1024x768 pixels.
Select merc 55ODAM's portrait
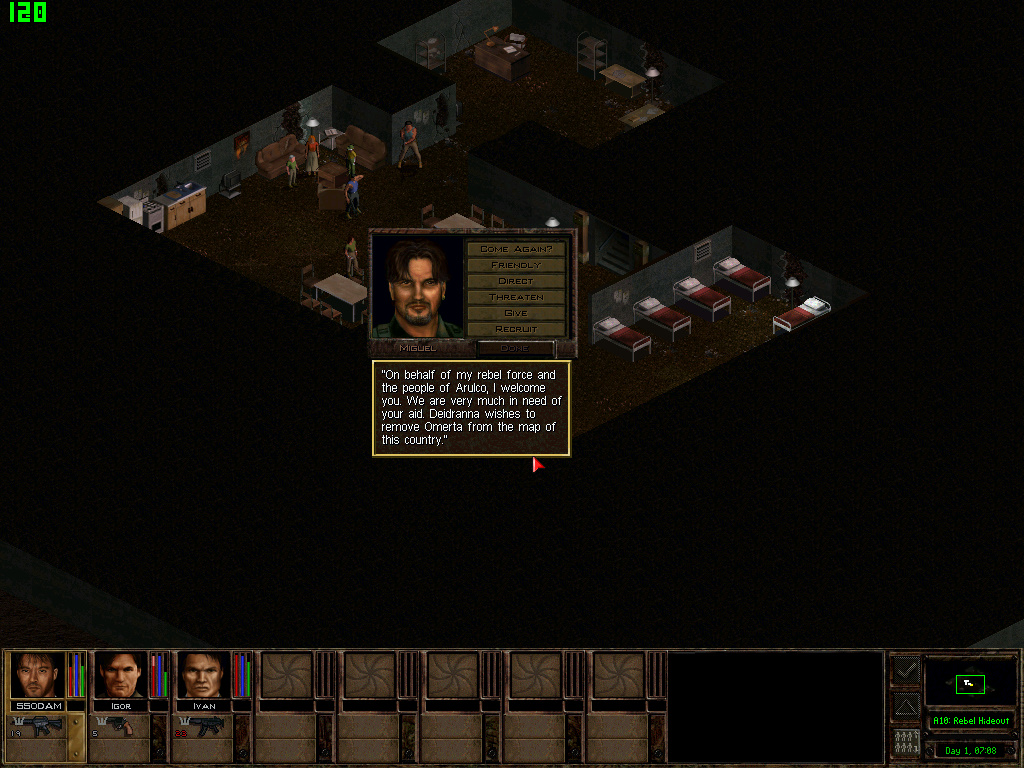[x=38, y=675]
